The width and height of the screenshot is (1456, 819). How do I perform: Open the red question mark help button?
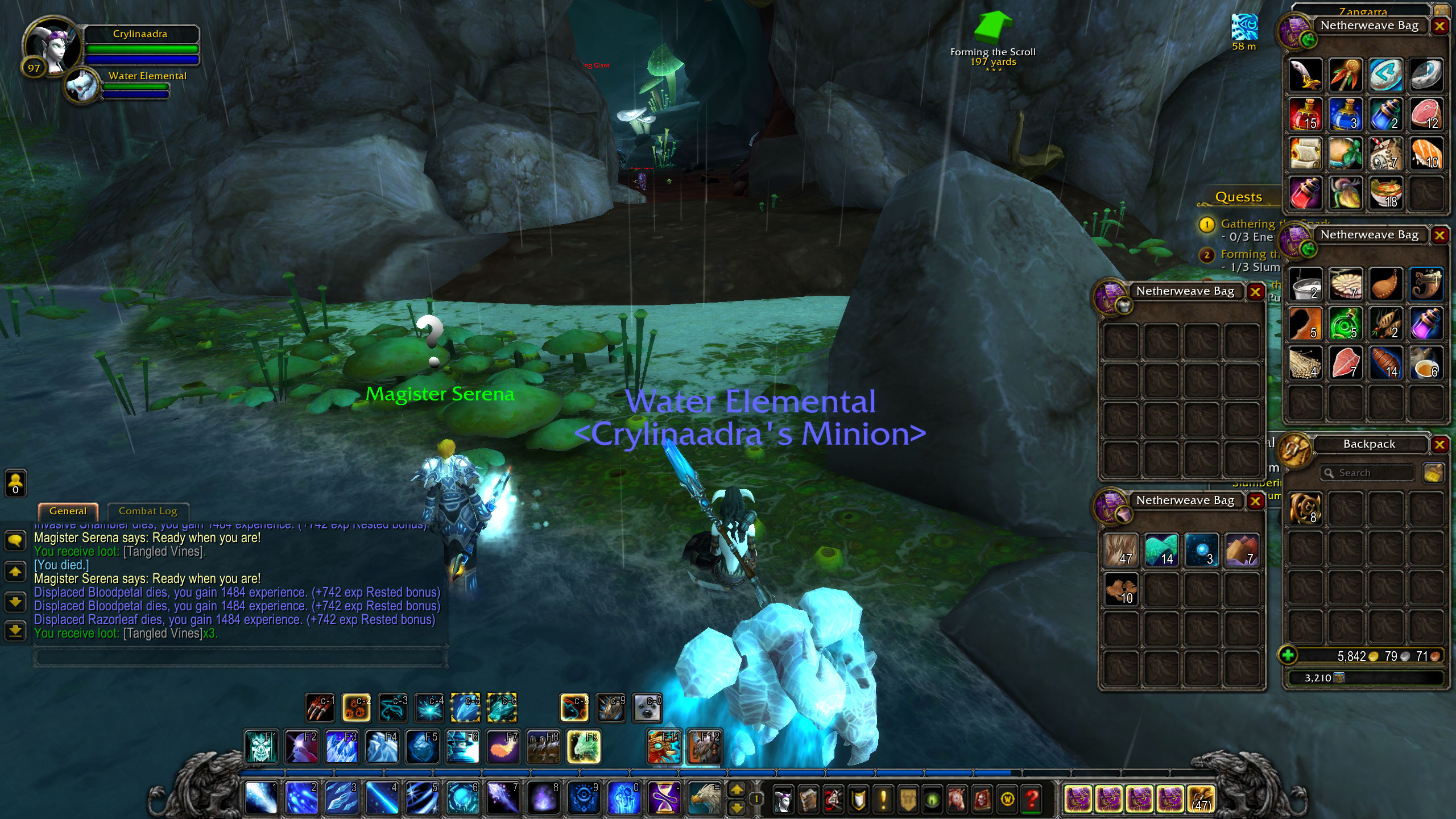point(1032,800)
